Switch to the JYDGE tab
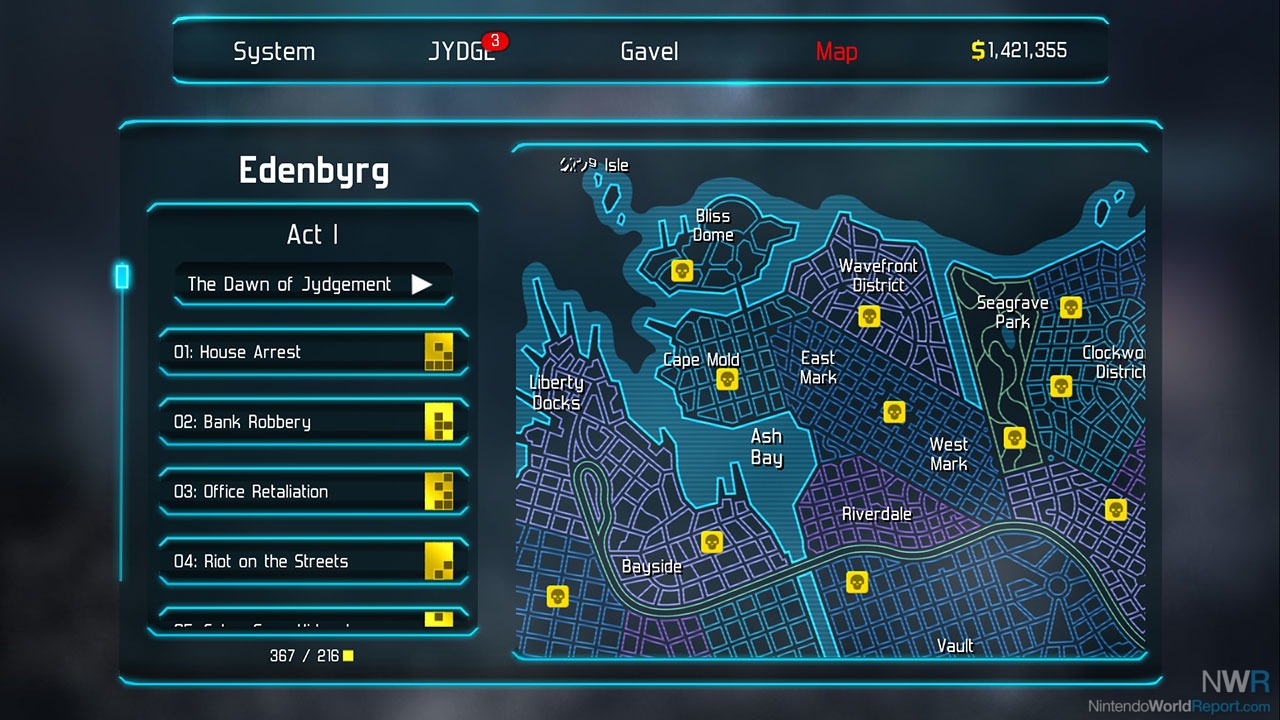 coord(461,52)
